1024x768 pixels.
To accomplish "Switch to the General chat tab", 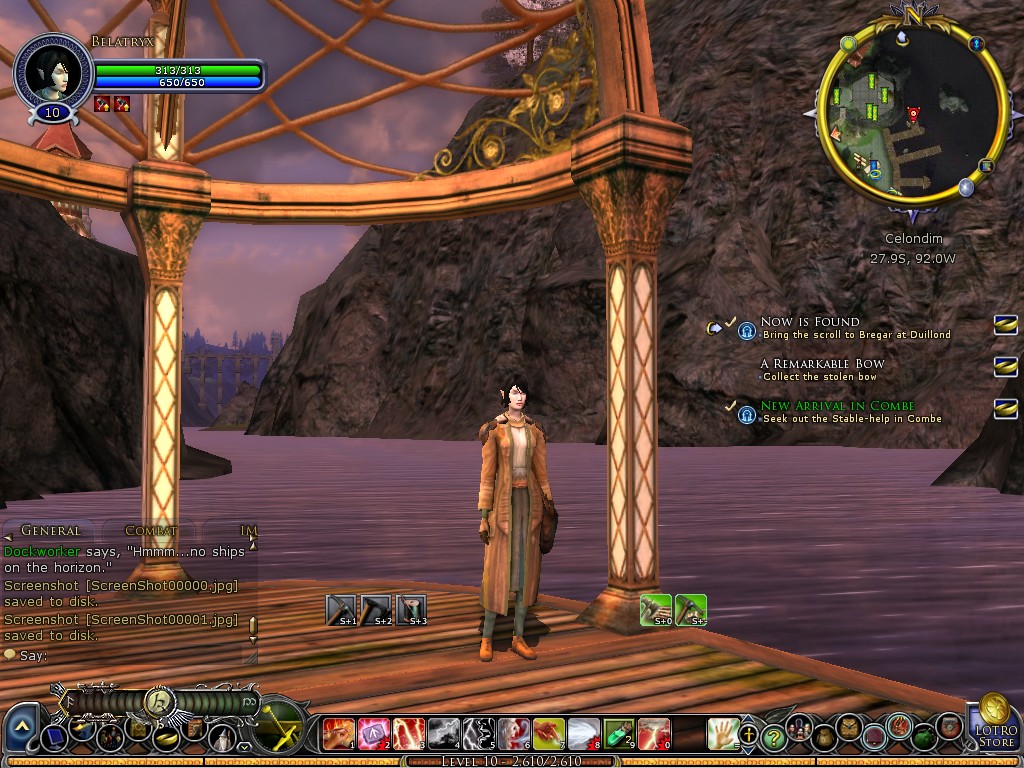I will point(50,531).
